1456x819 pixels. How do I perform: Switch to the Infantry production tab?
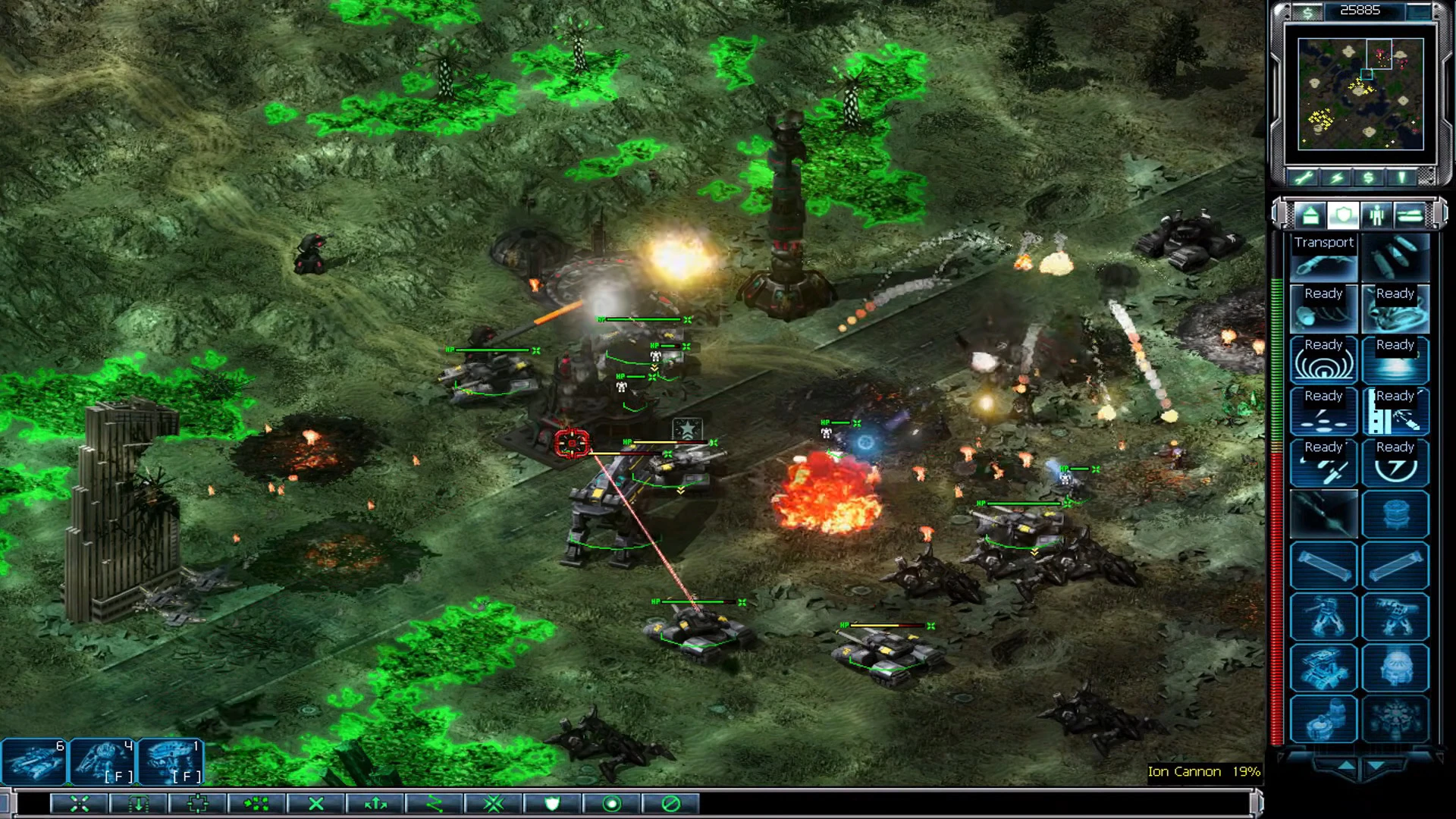pos(1376,216)
